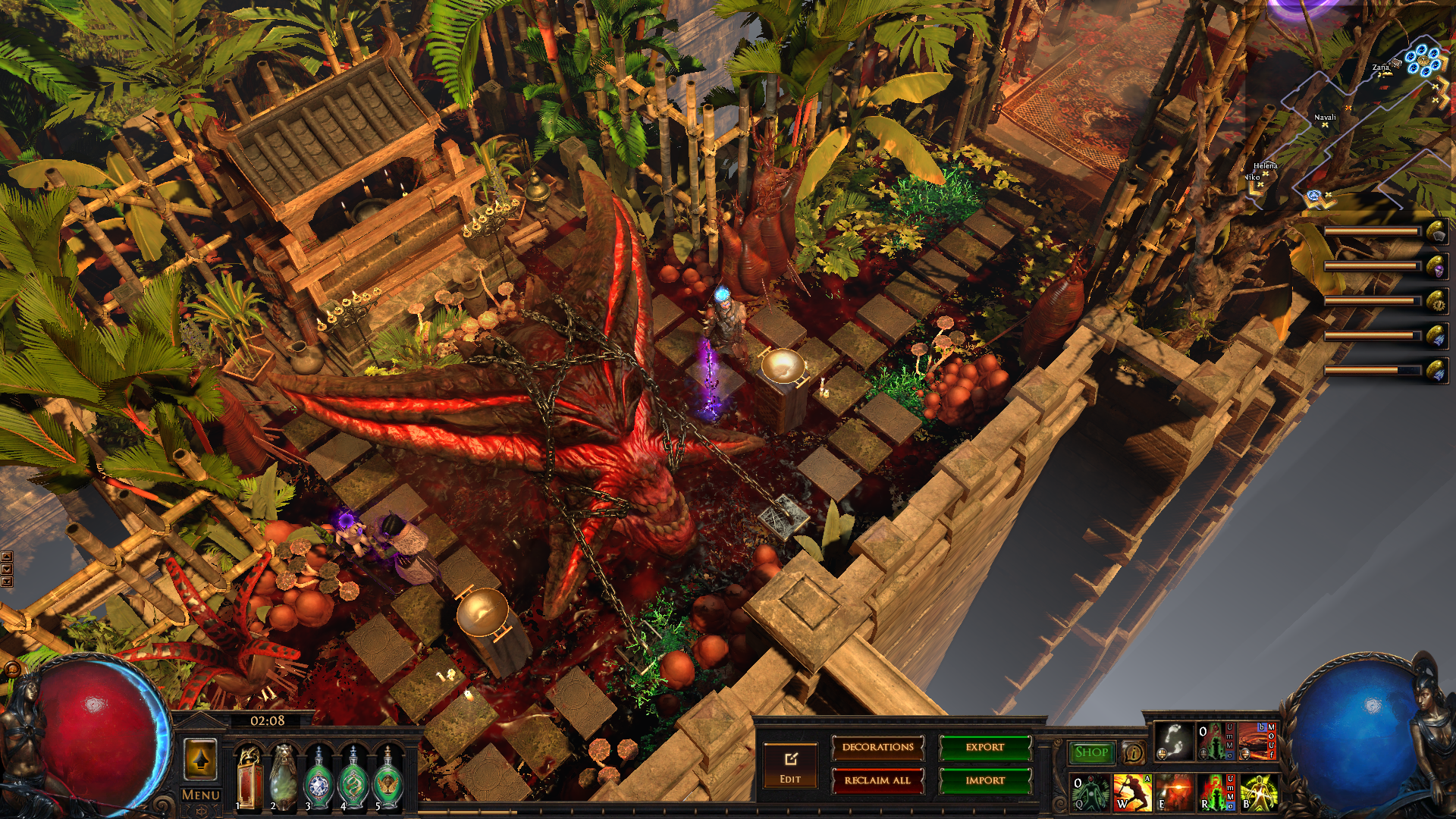This screenshot has width=1456, height=819.
Task: Activate the golden figure skill on B
Action: click(x=1258, y=792)
